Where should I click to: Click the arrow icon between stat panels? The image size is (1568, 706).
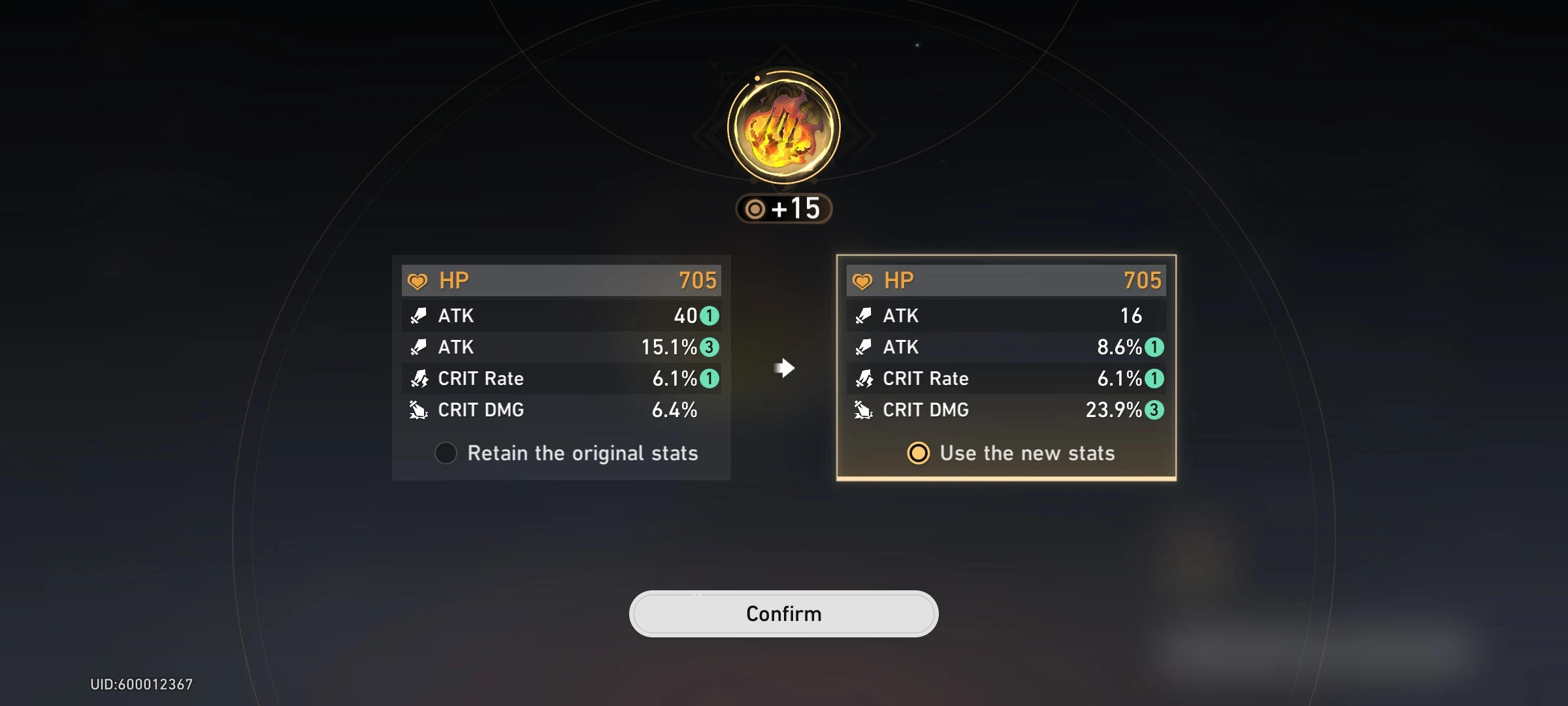click(x=784, y=368)
